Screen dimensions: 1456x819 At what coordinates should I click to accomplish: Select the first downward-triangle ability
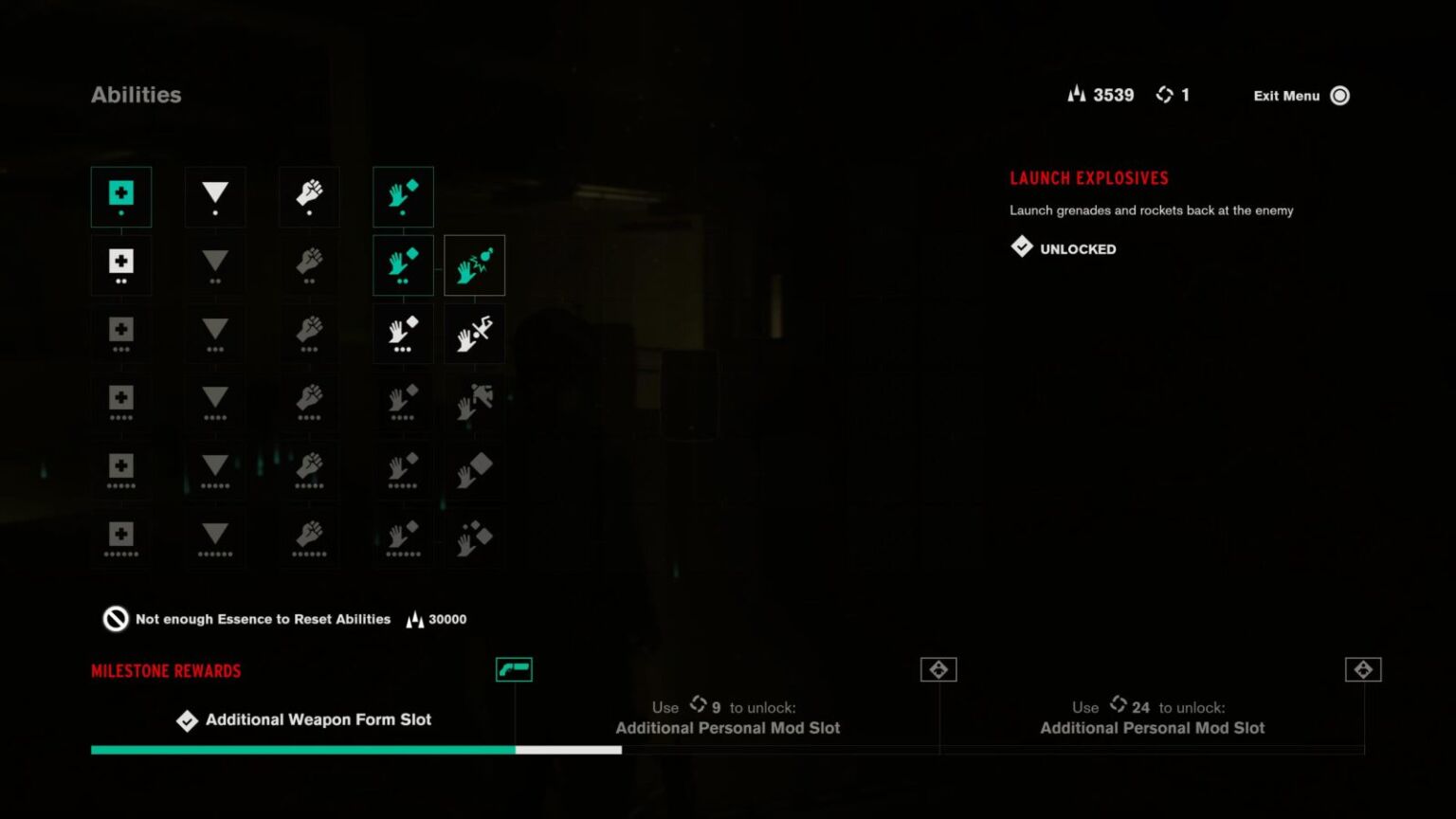pyautogui.click(x=215, y=196)
